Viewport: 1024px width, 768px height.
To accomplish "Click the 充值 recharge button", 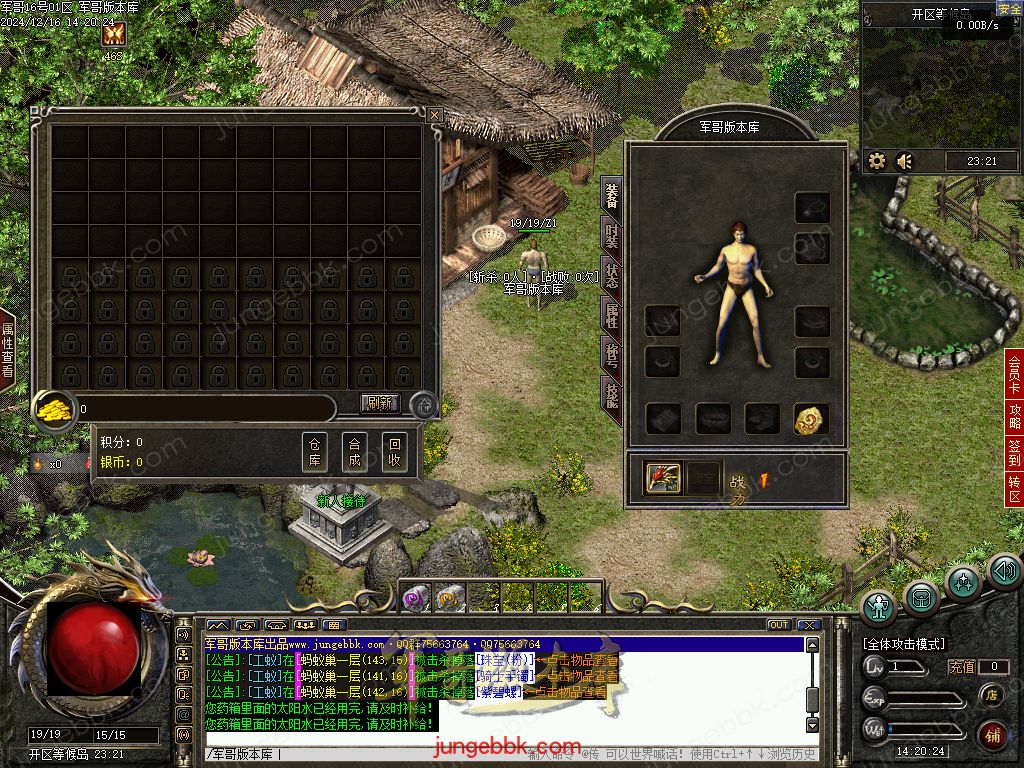I will 962,667.
